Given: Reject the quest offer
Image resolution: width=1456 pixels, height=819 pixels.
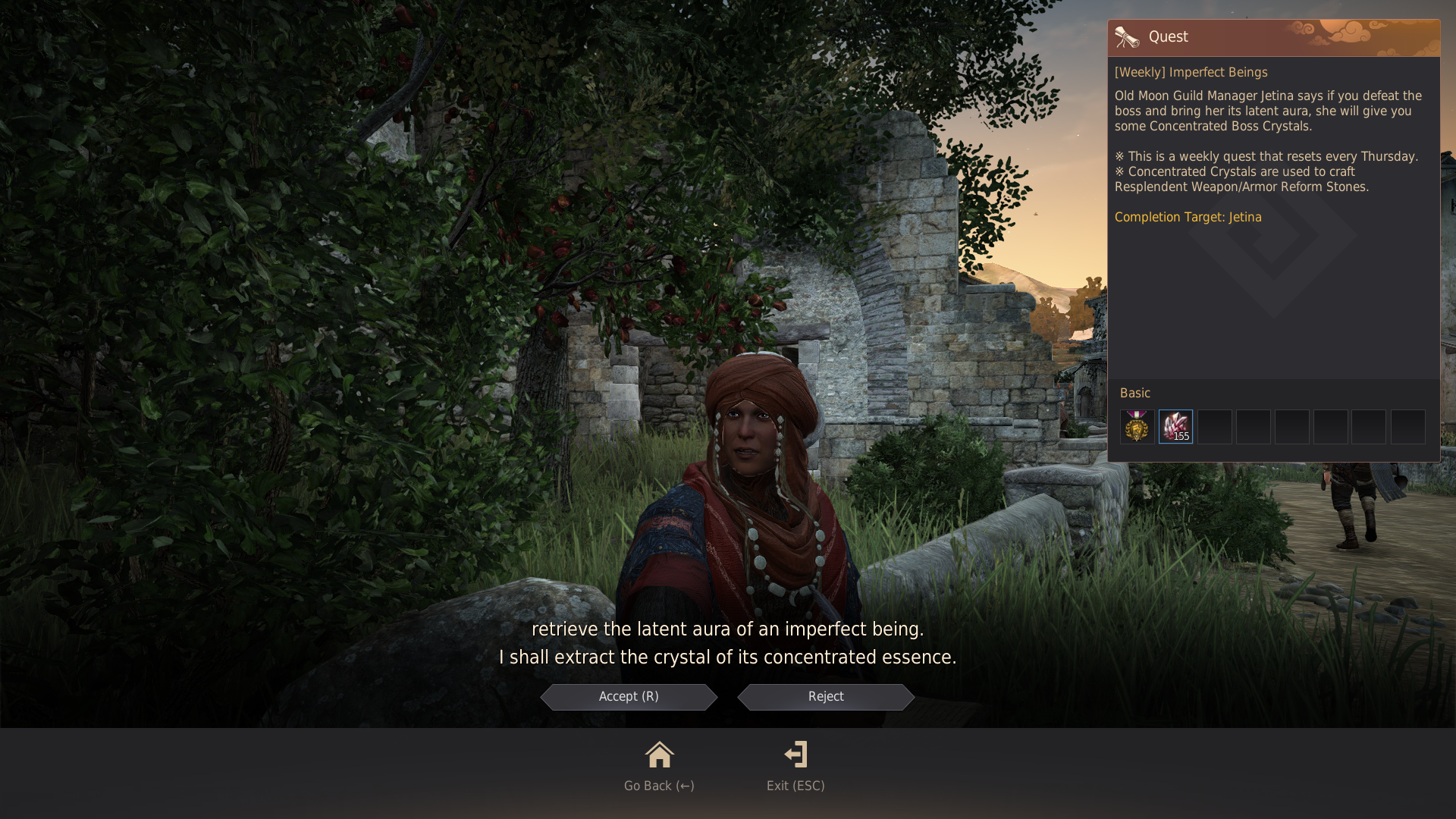Looking at the screenshot, I should 826,697.
